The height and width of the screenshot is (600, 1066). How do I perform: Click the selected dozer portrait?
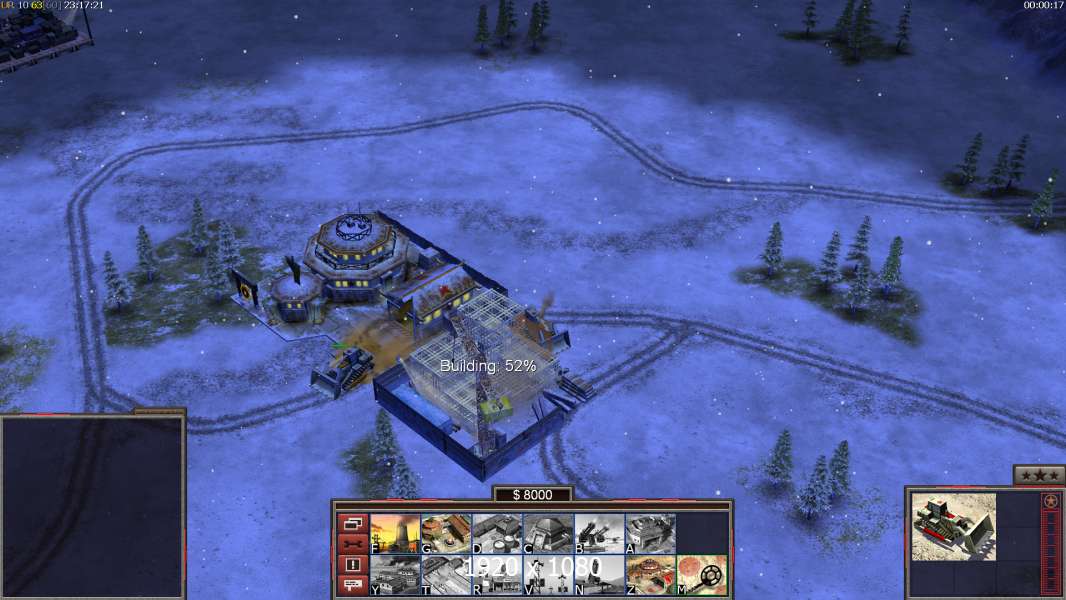coord(954,526)
